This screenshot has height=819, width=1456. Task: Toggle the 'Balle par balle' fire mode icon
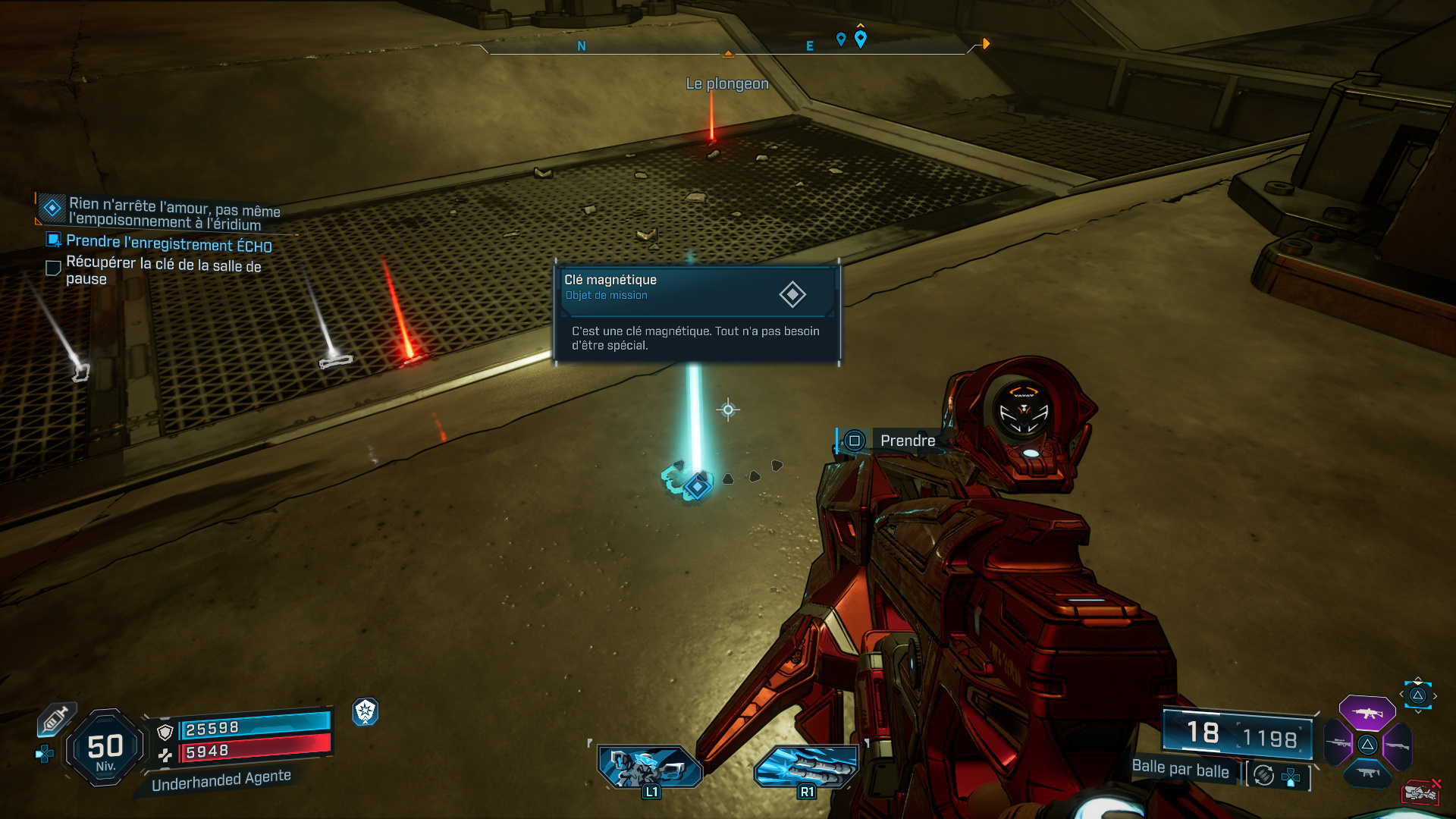point(1263,775)
